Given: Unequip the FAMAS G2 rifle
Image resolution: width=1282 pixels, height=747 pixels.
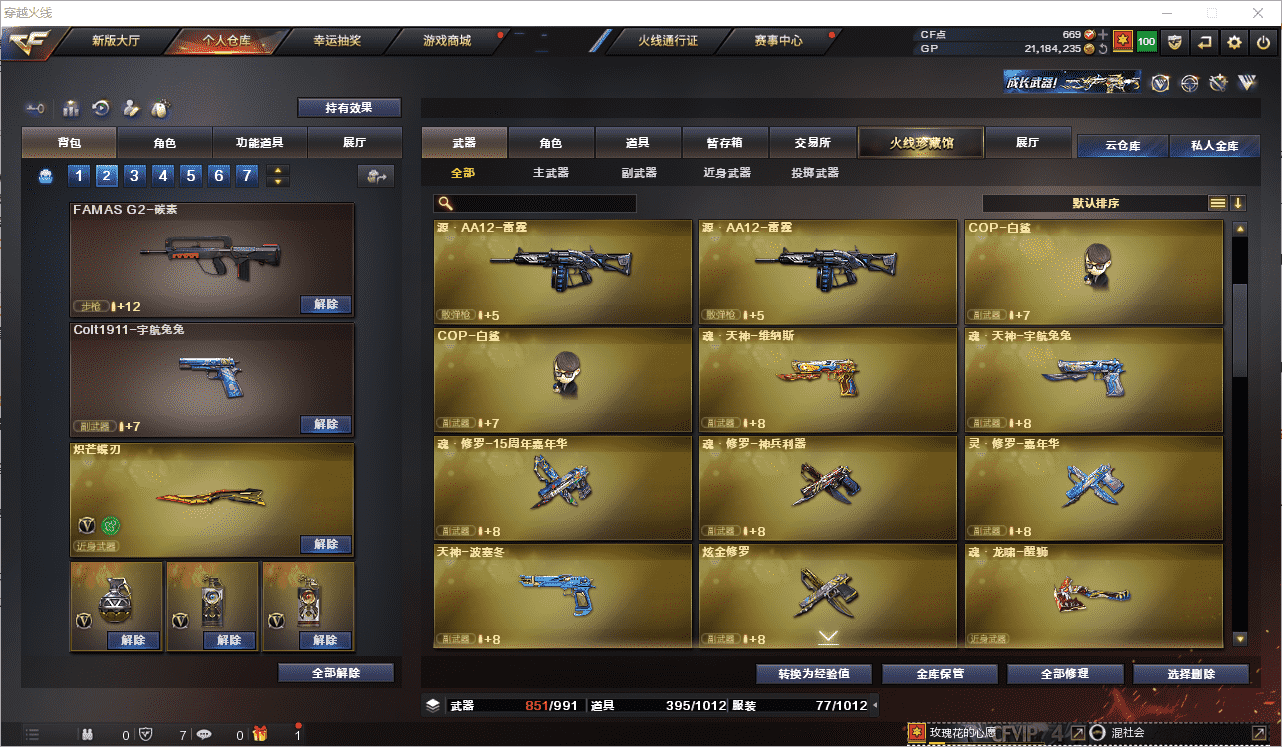Looking at the screenshot, I should click(326, 305).
